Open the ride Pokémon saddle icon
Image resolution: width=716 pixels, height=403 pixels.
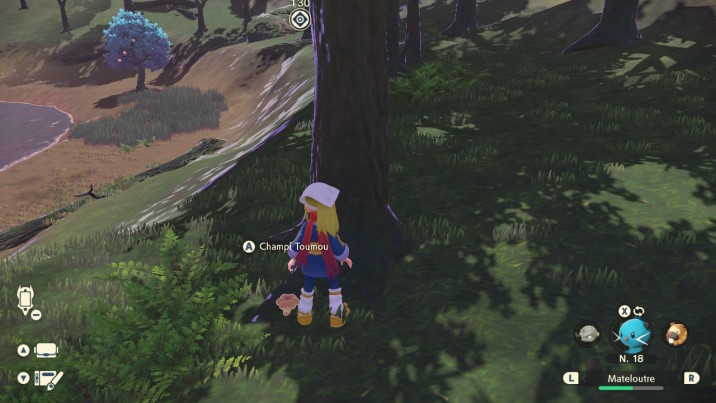coord(25,299)
